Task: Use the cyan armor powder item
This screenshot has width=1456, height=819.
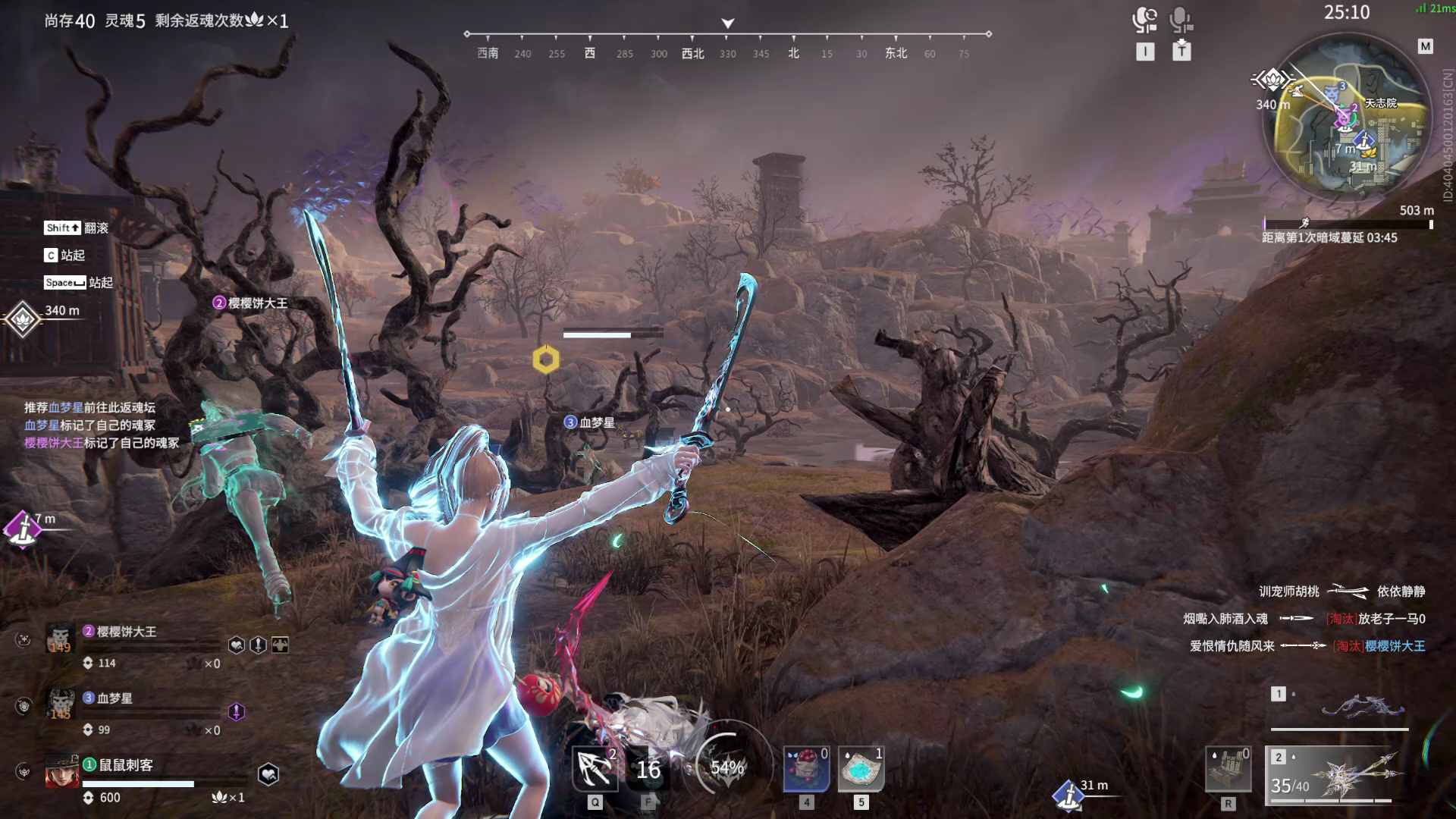Action: 861,769
